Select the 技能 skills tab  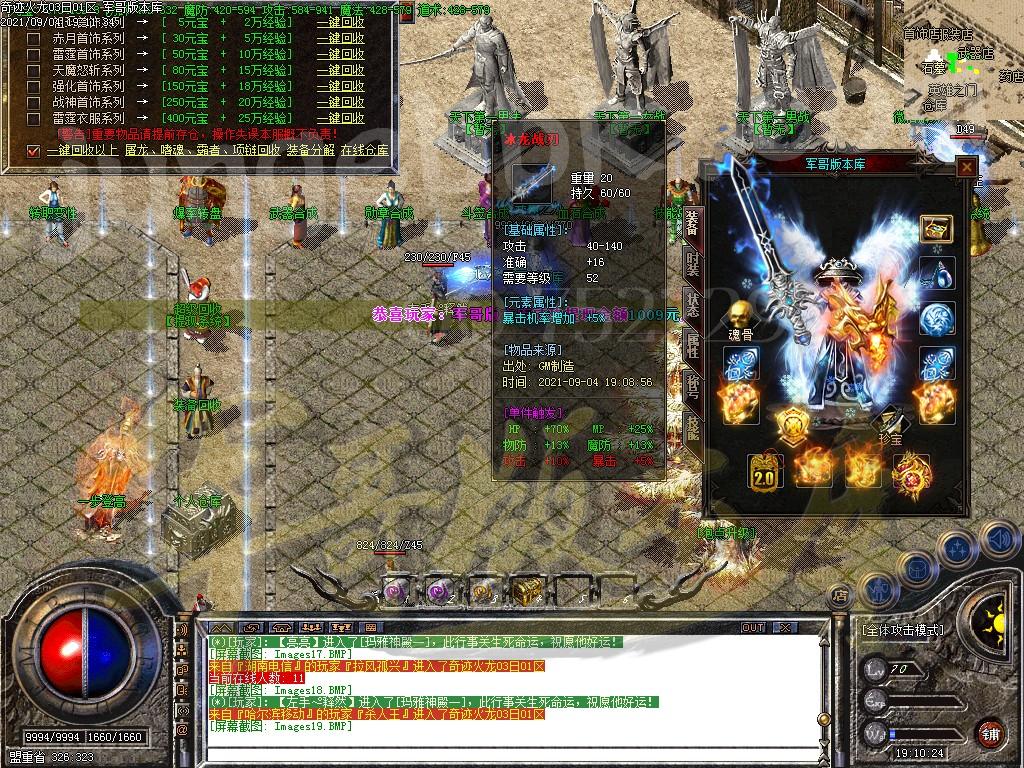[693, 428]
